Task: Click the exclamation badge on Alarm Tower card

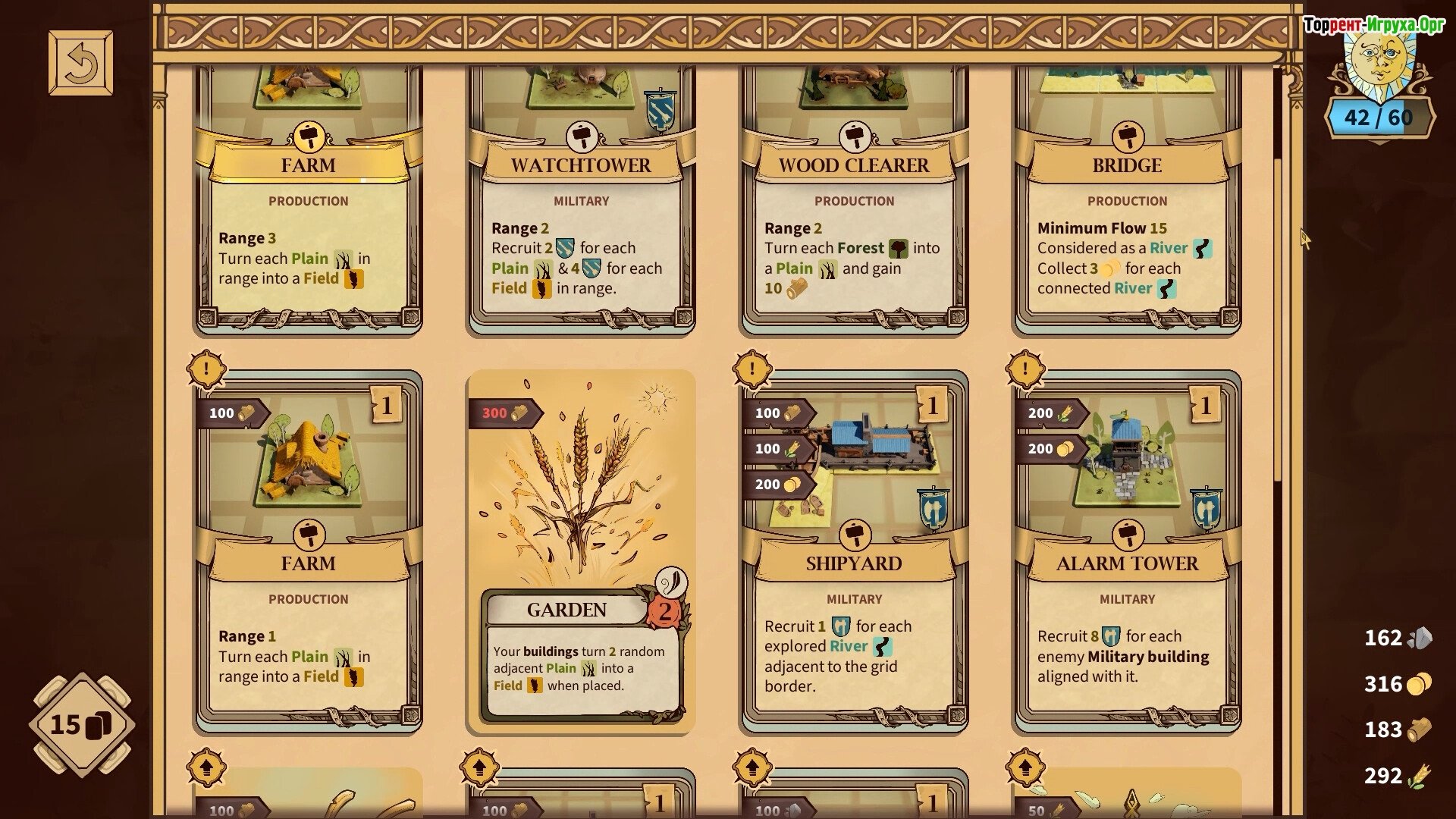Action: [1025, 370]
